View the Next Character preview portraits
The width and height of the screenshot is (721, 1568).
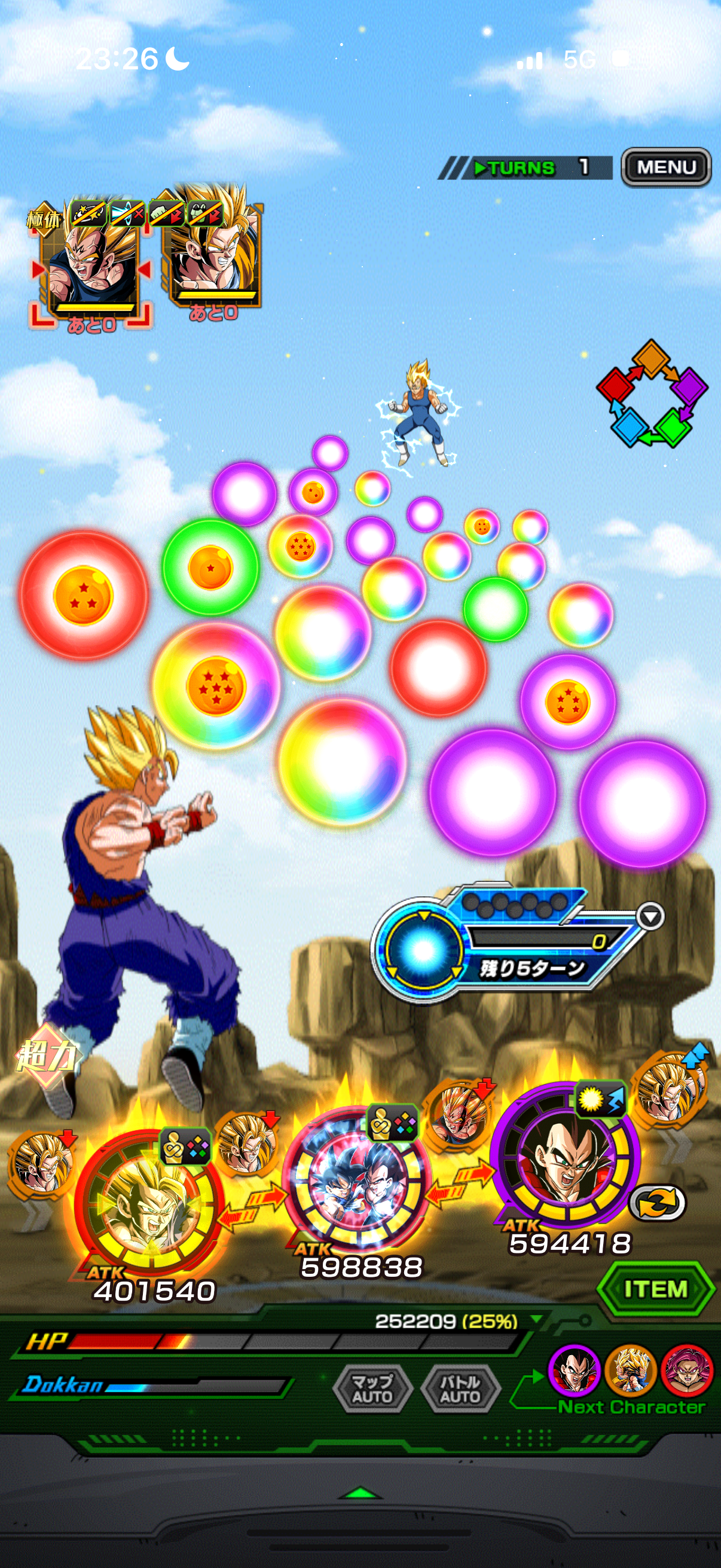[630, 1370]
